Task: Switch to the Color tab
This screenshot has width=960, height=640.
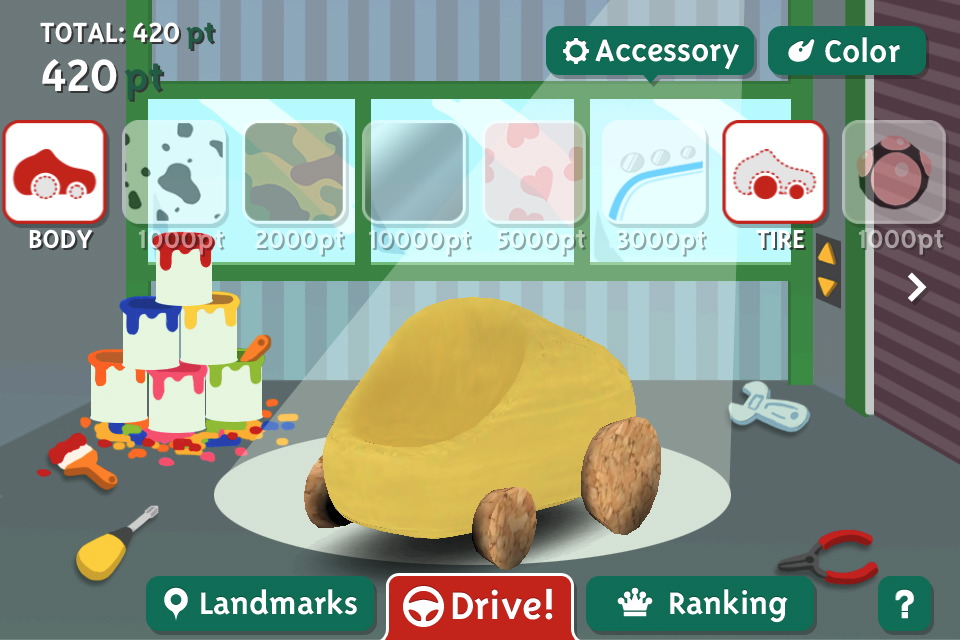Action: (x=846, y=51)
